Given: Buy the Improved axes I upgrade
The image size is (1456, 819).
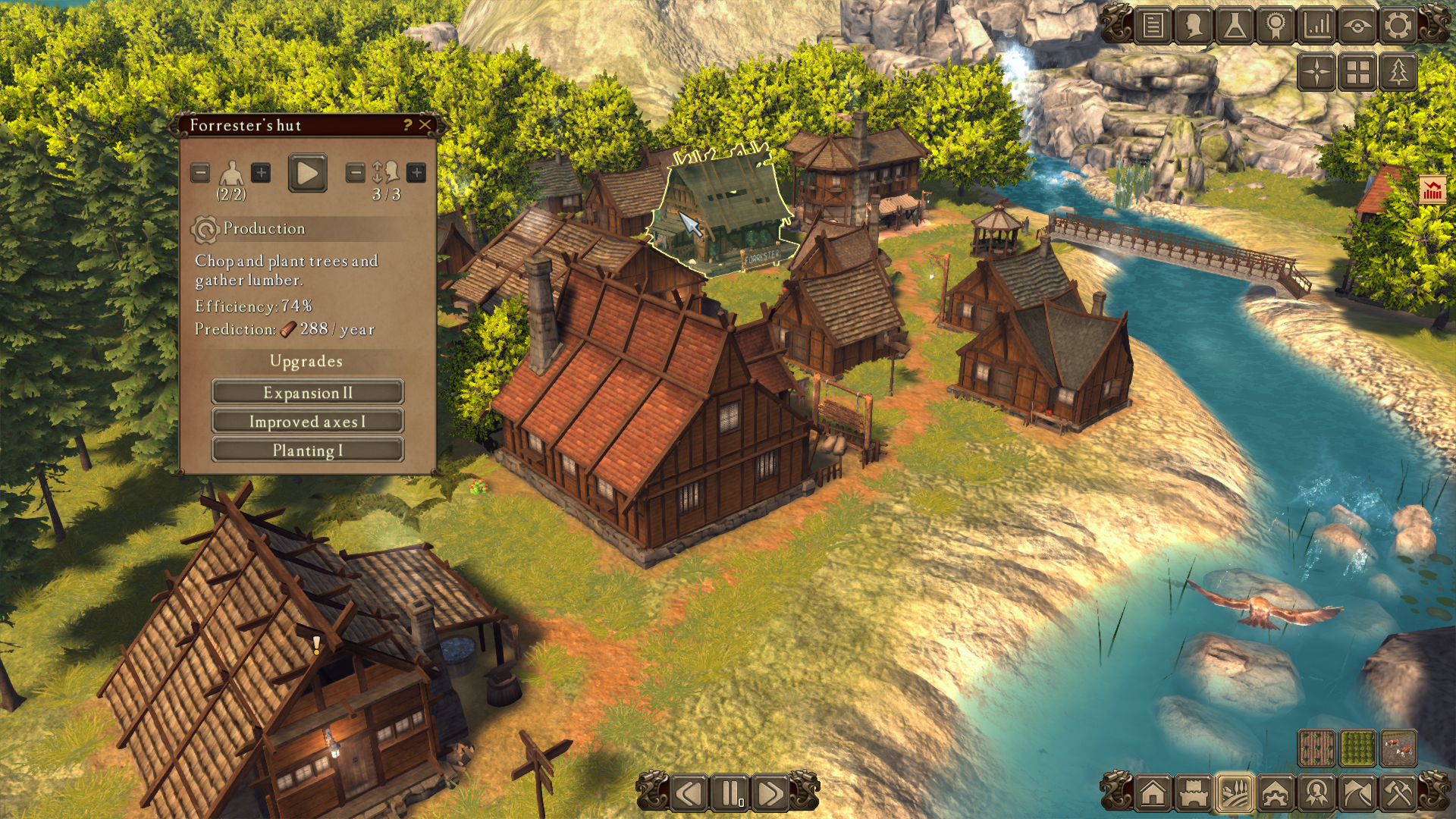Looking at the screenshot, I should pos(307,422).
